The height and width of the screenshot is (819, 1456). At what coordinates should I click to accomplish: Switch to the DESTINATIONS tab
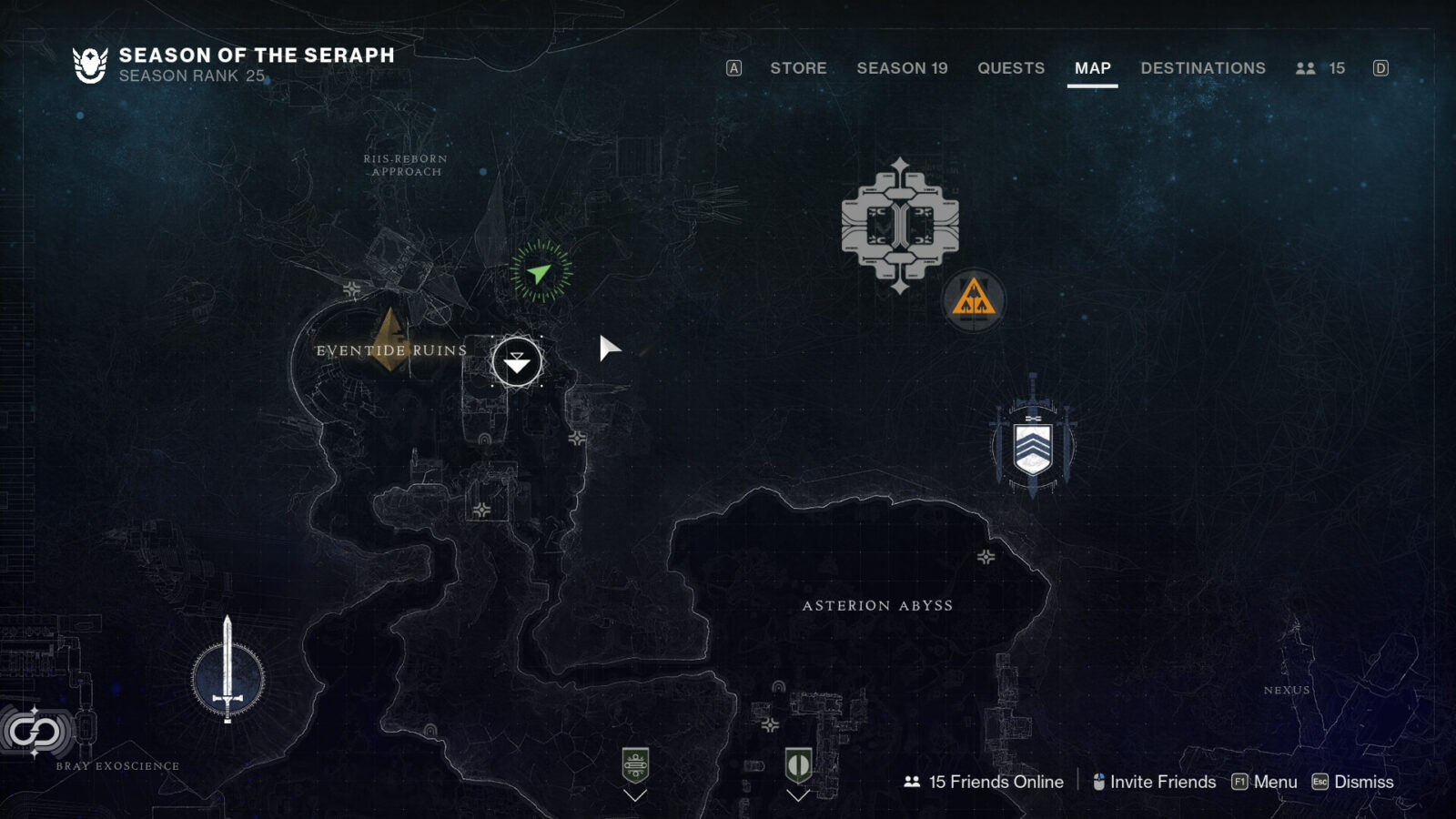[x=1200, y=68]
